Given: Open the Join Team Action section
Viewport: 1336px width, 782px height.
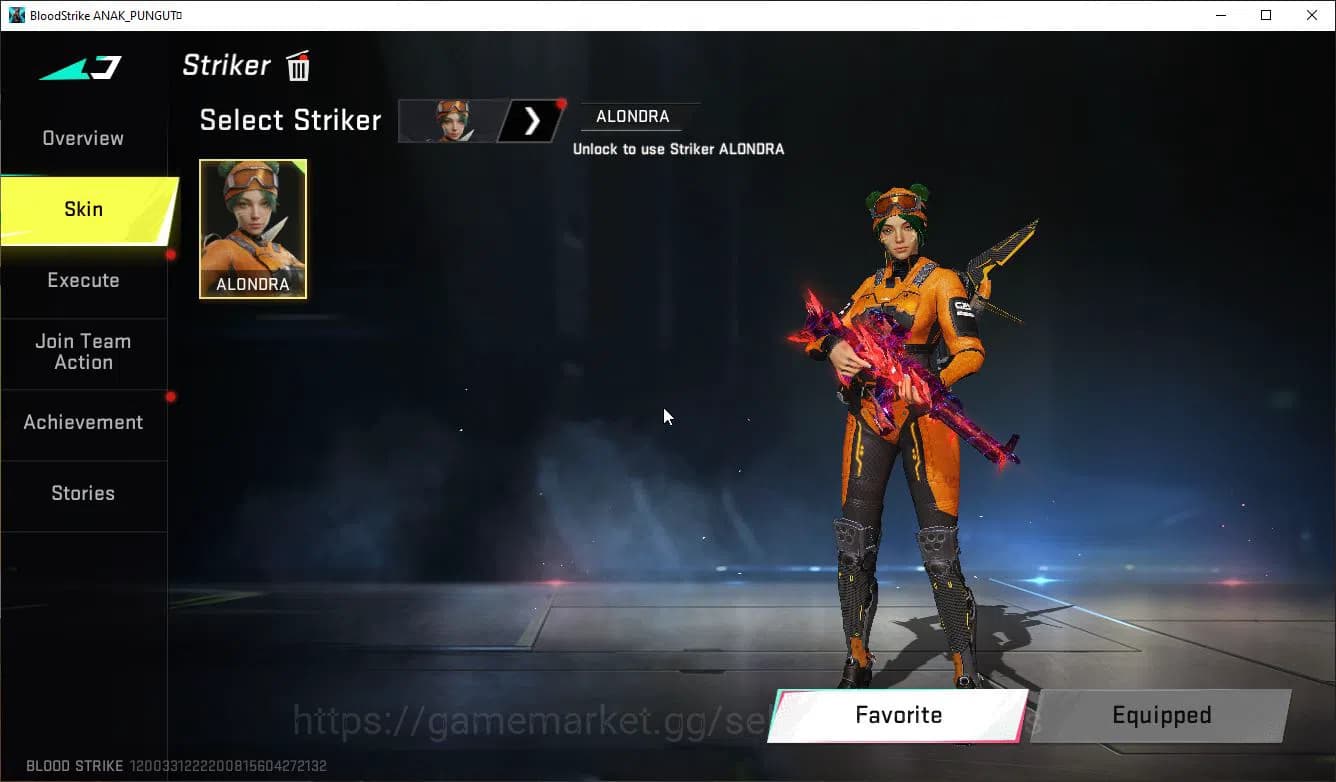Looking at the screenshot, I should pyautogui.click(x=82, y=352).
